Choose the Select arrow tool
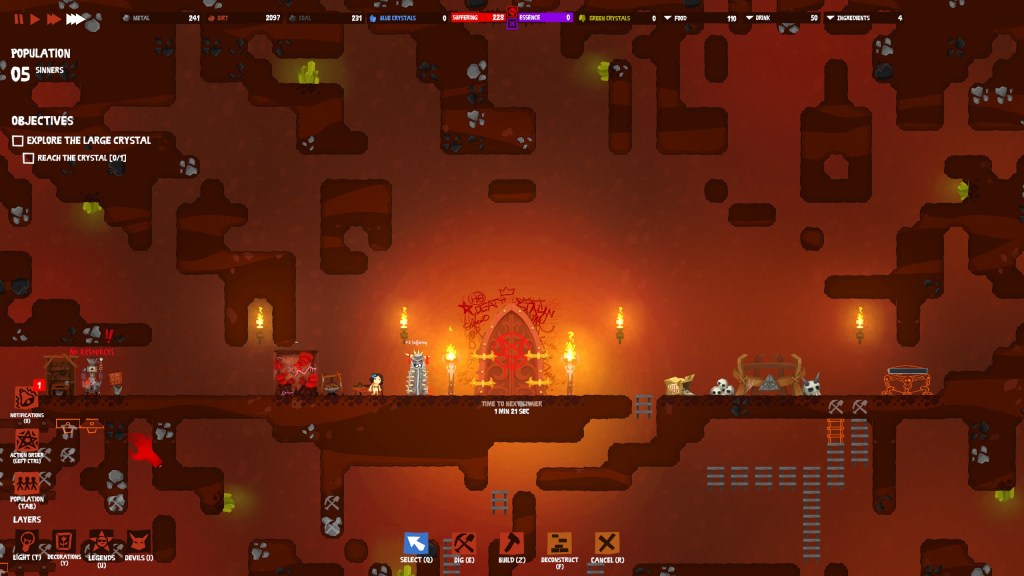The image size is (1024, 576). click(x=416, y=544)
